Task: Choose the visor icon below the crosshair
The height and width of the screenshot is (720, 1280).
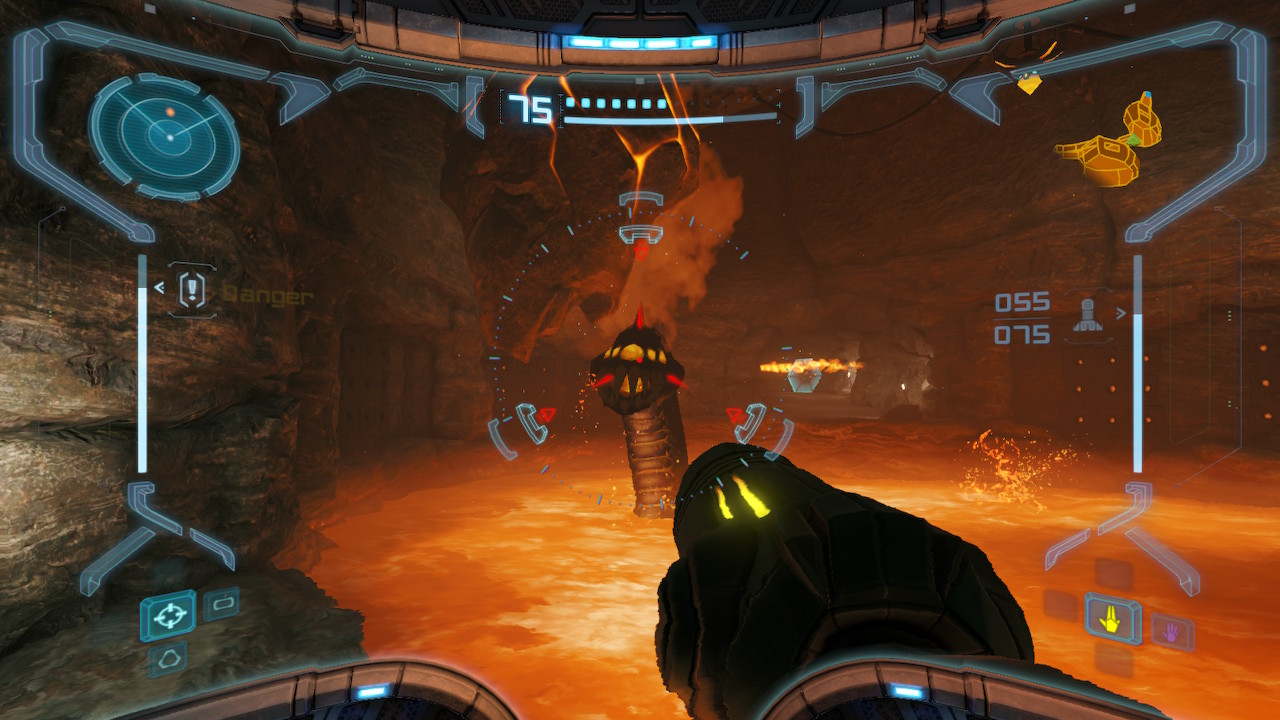Action: point(166,659)
